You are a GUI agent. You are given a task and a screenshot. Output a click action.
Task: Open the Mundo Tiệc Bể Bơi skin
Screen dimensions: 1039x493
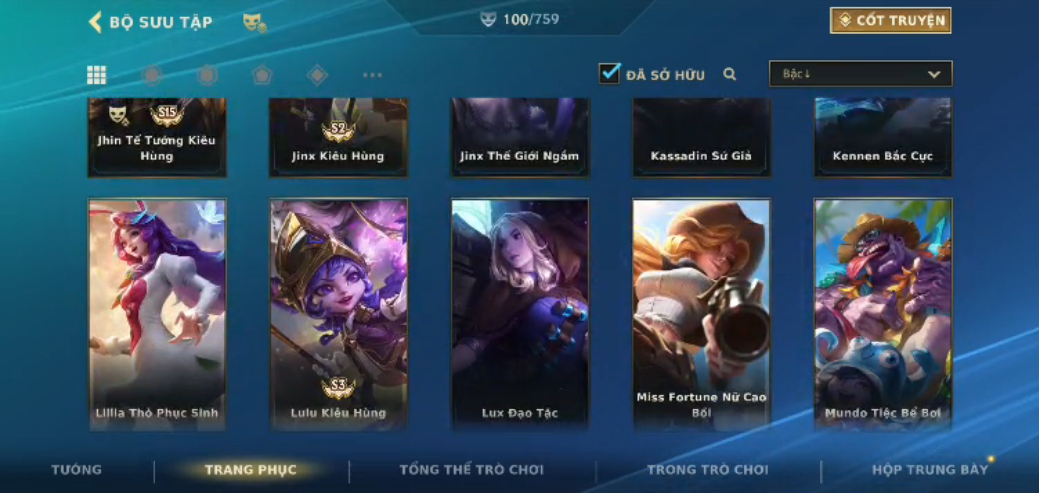point(883,314)
